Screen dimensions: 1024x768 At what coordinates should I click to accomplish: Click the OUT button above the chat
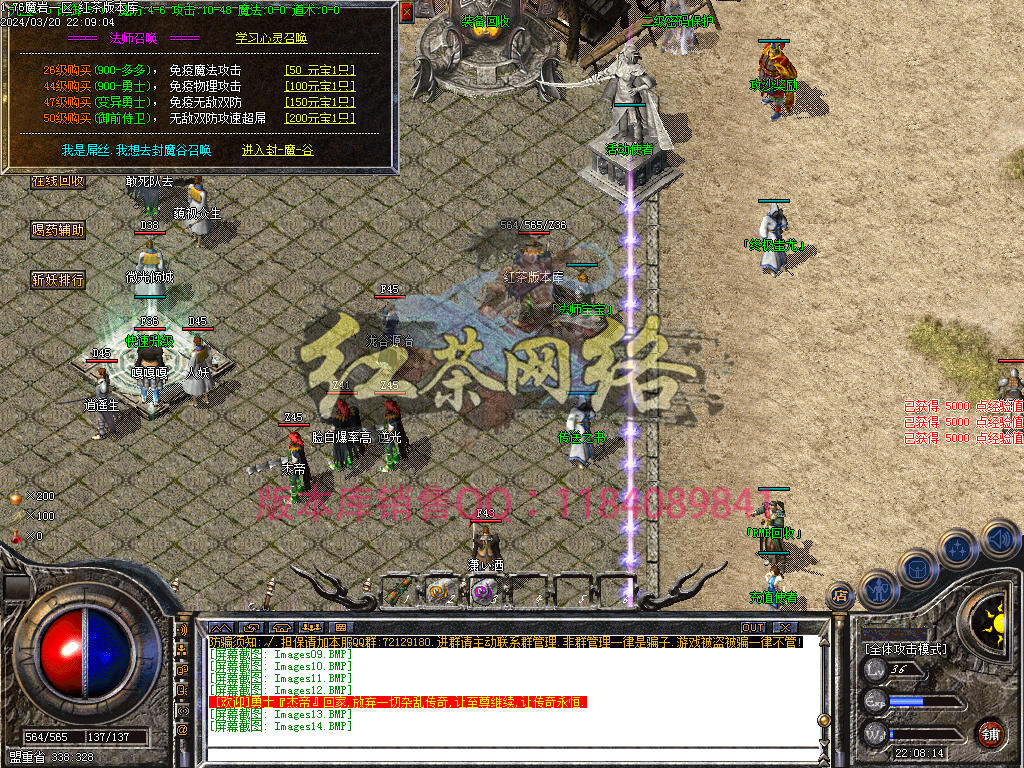pyautogui.click(x=753, y=627)
